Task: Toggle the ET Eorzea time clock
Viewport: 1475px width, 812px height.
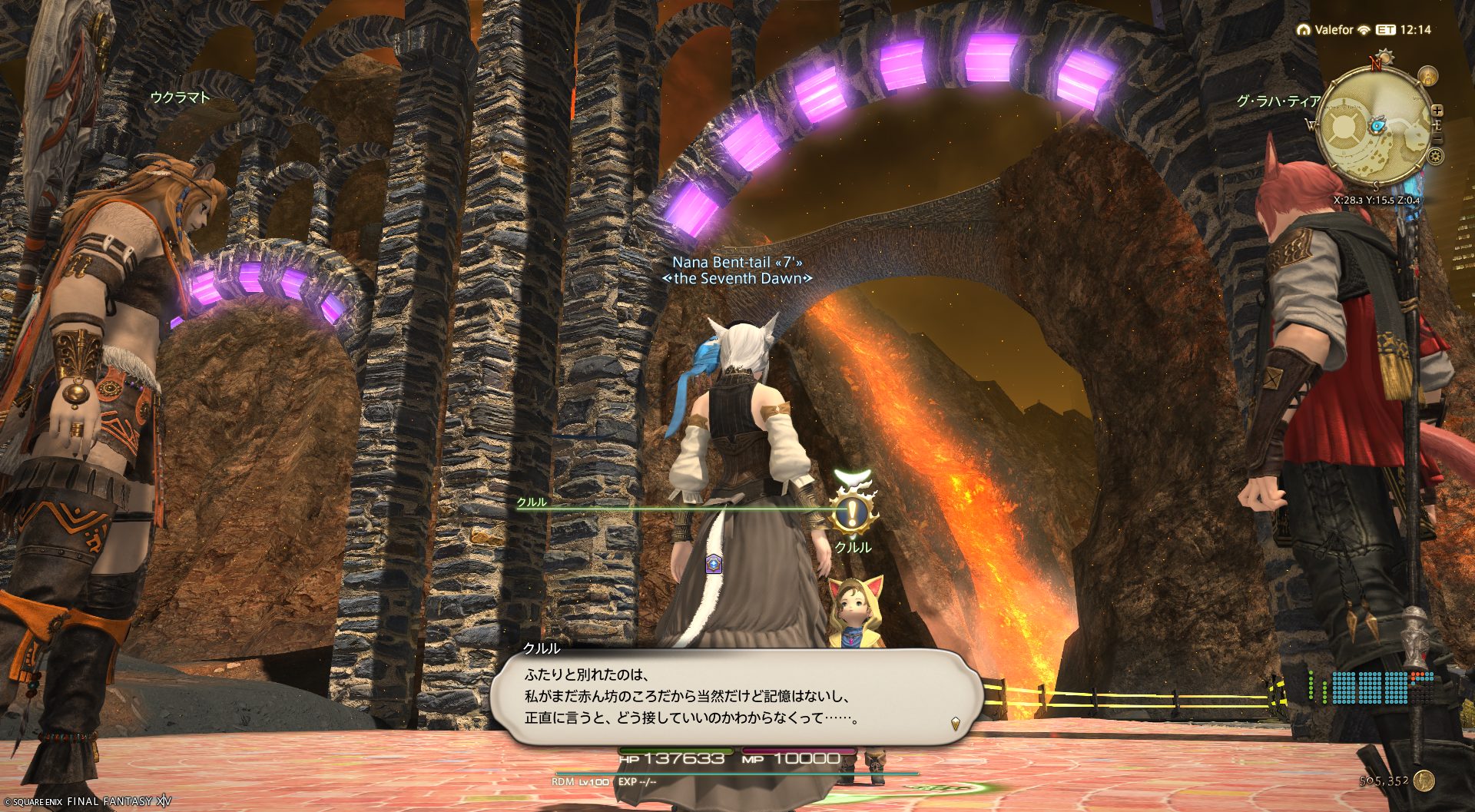Action: click(x=1385, y=30)
